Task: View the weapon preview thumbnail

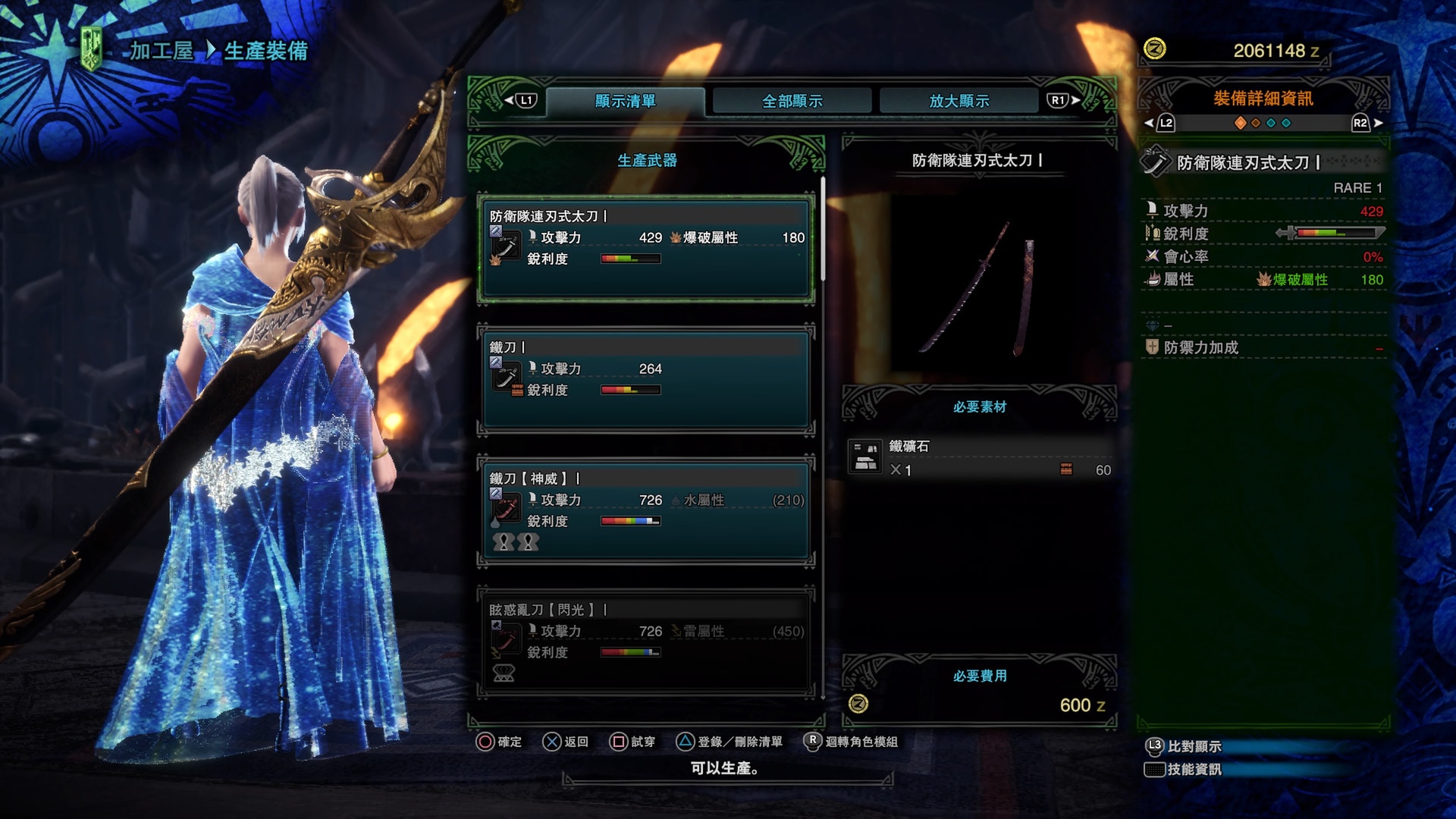Action: [x=980, y=288]
